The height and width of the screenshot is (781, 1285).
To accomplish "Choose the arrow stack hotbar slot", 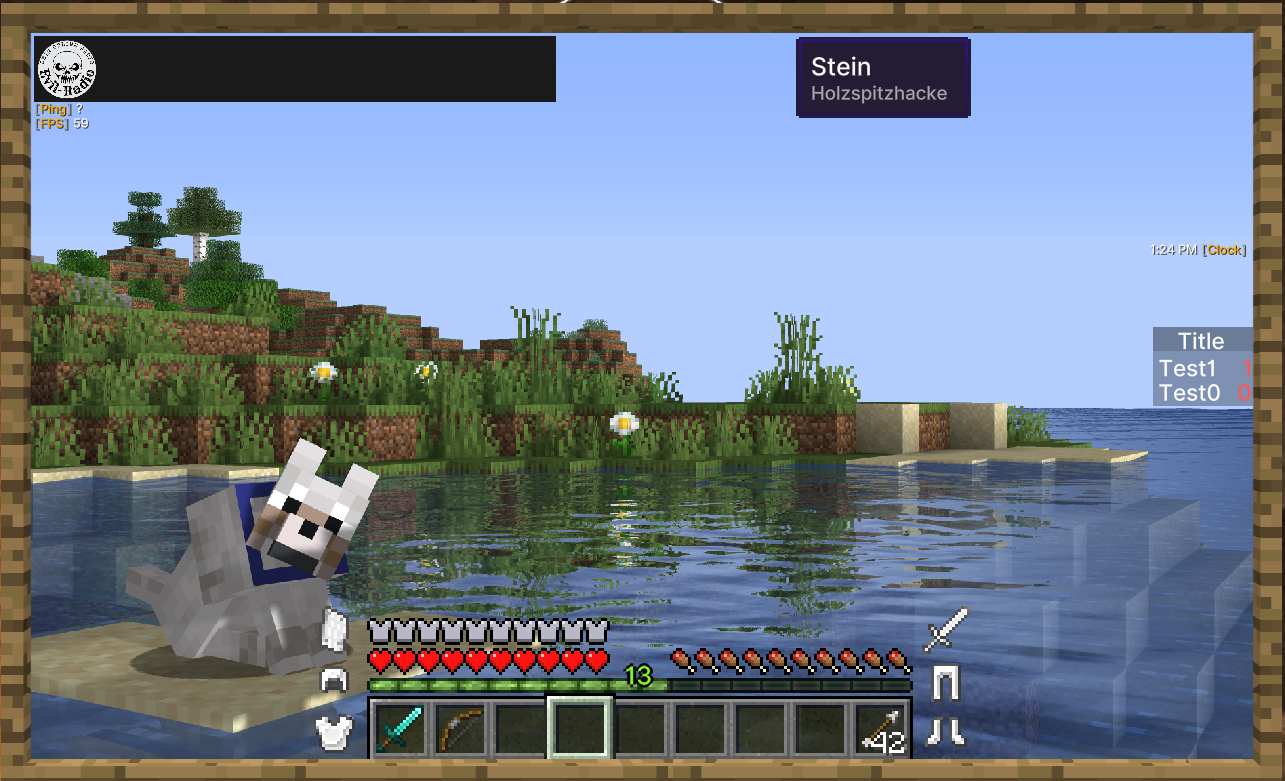I will click(x=881, y=729).
